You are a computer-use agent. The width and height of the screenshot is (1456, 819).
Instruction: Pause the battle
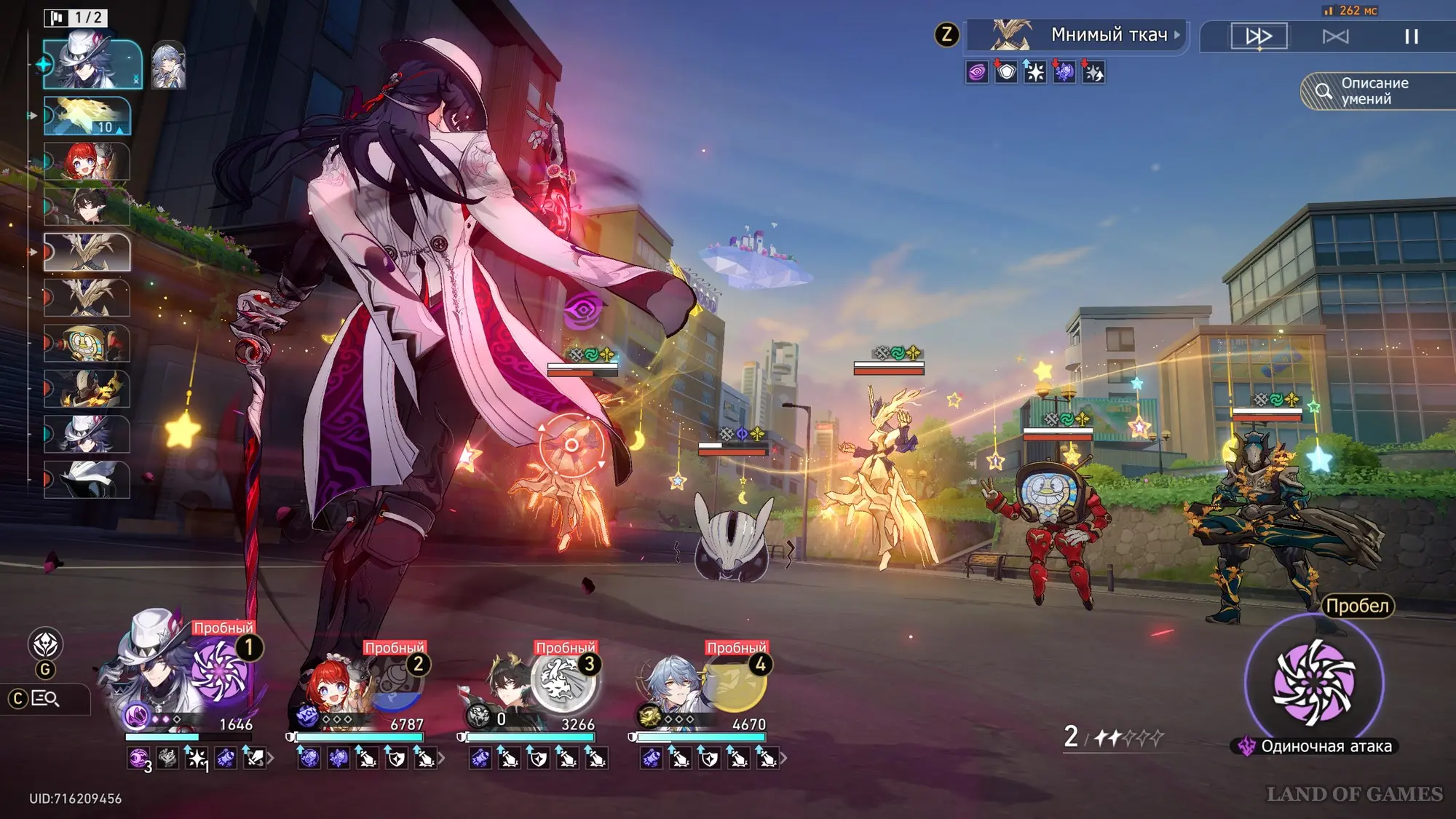click(1411, 36)
